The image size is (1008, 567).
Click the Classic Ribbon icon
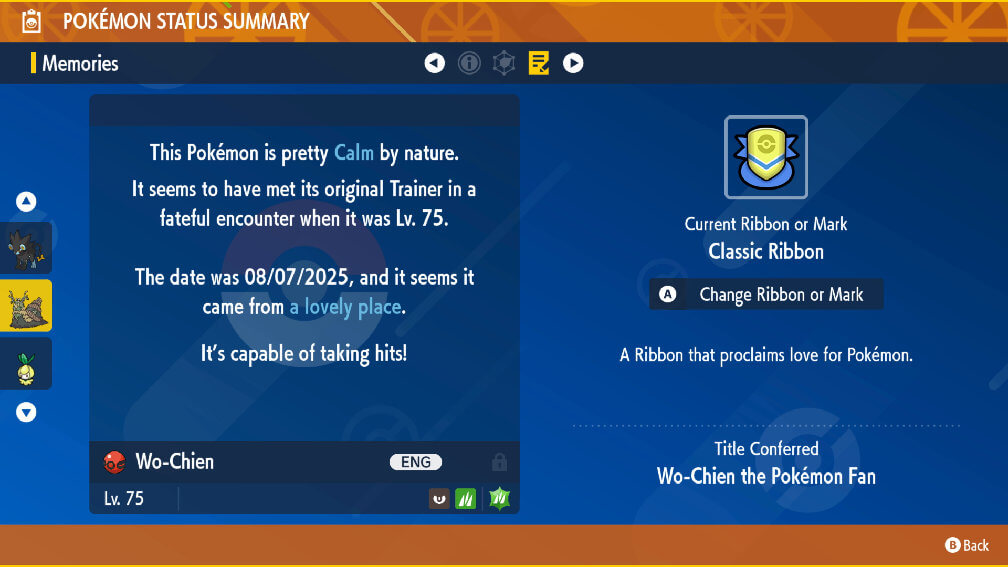pos(766,157)
